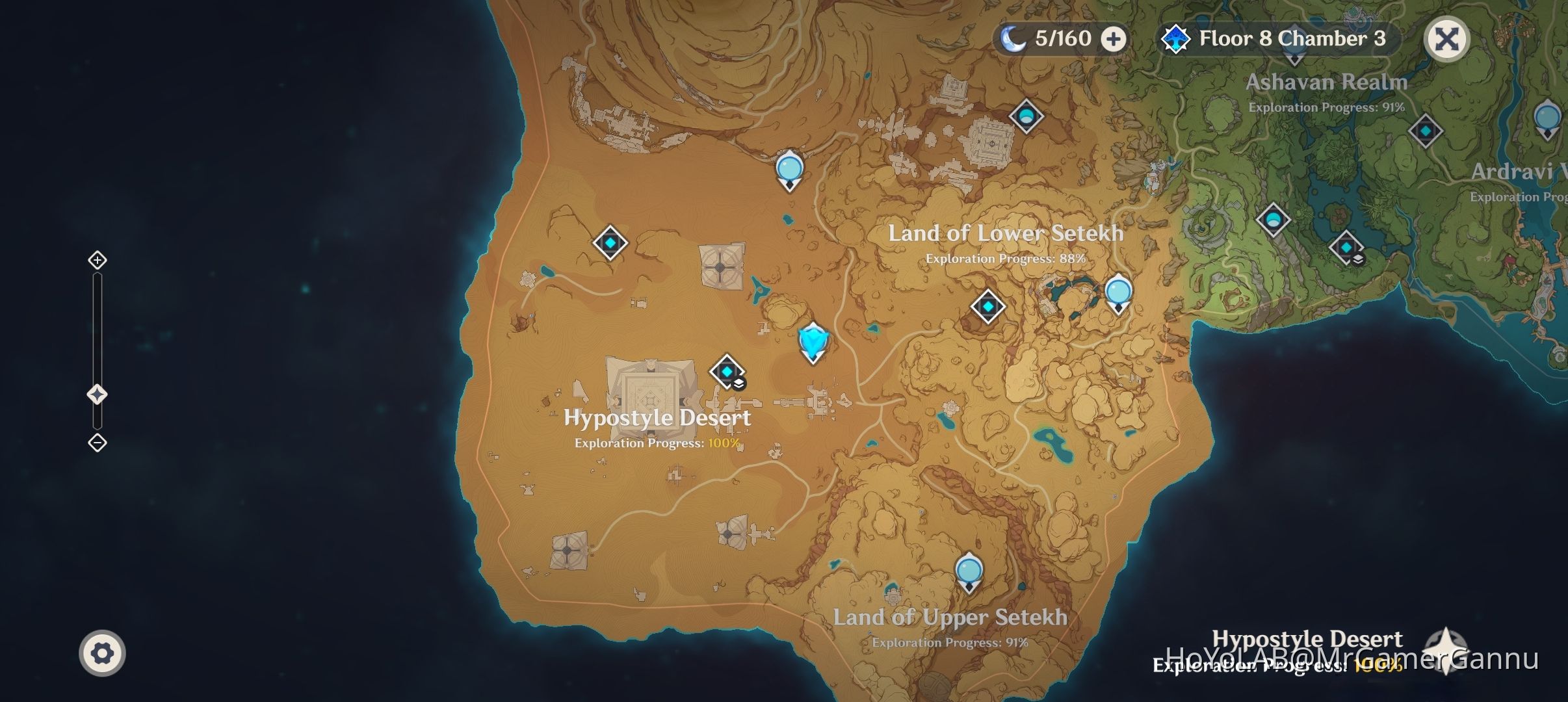Close the map with the X button

[1446, 38]
